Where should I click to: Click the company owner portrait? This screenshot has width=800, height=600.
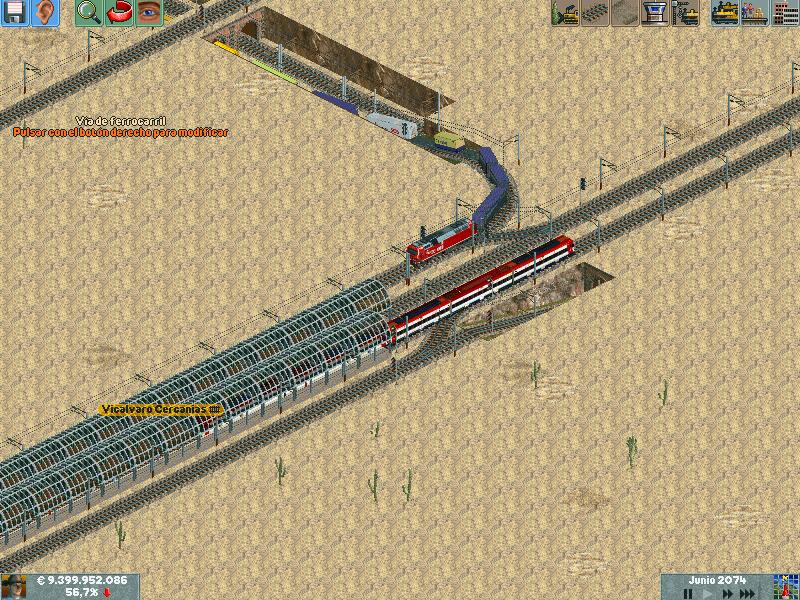click(14, 586)
